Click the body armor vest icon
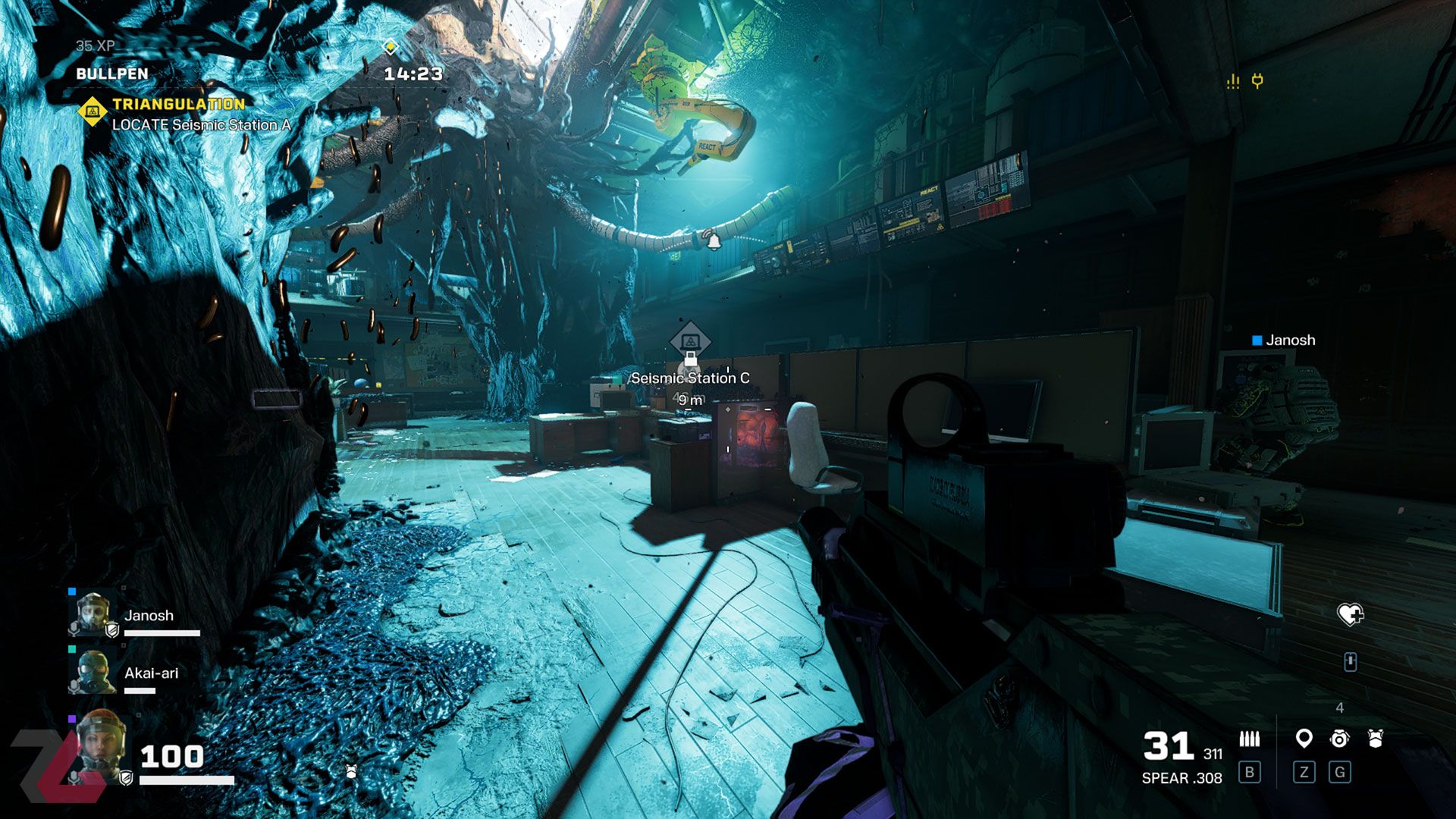Image resolution: width=1456 pixels, height=819 pixels. coord(1376,739)
